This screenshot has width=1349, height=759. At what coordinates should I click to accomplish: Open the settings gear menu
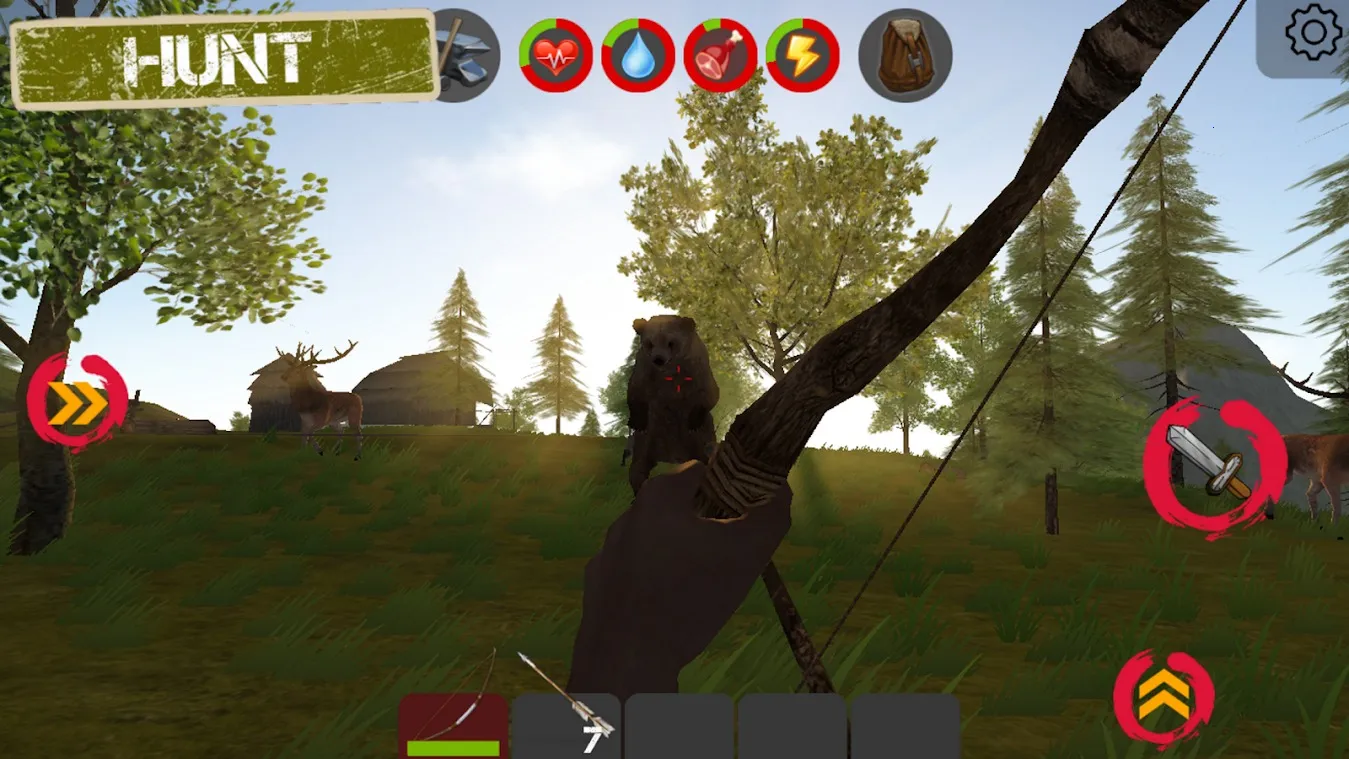[x=1314, y=33]
